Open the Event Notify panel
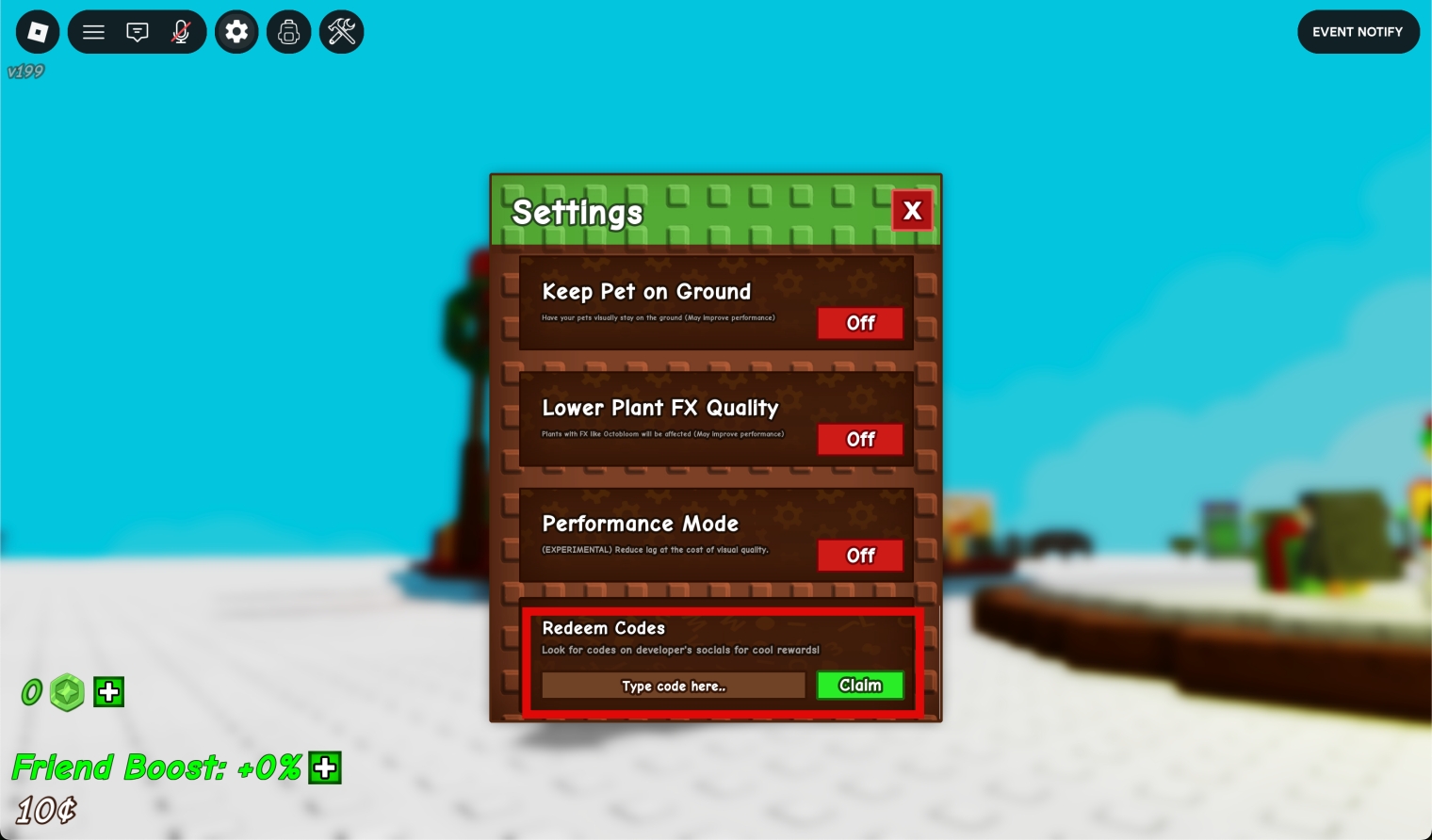The height and width of the screenshot is (840, 1432). 1358,31
